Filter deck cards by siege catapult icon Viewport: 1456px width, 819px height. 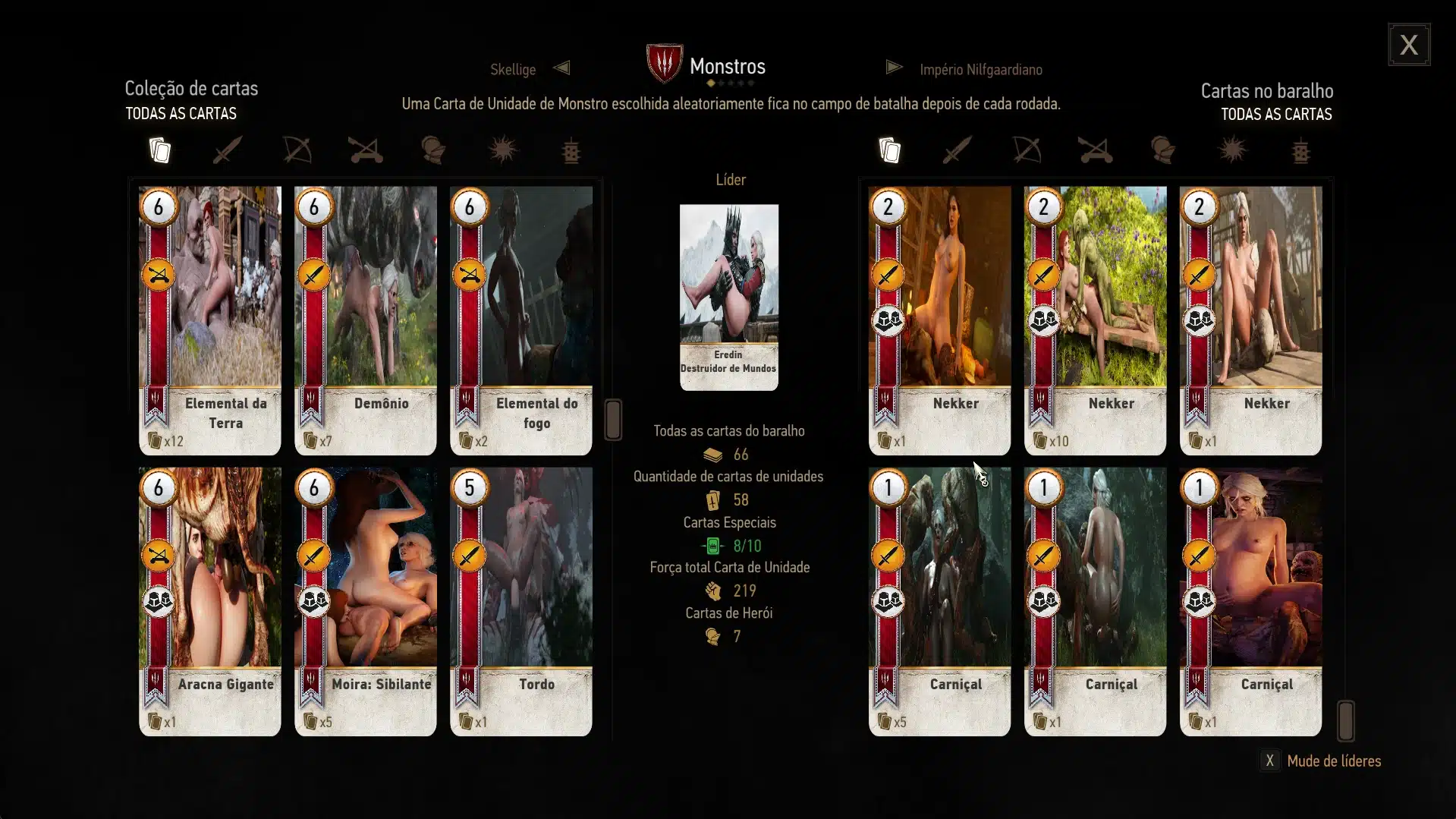coord(1095,150)
